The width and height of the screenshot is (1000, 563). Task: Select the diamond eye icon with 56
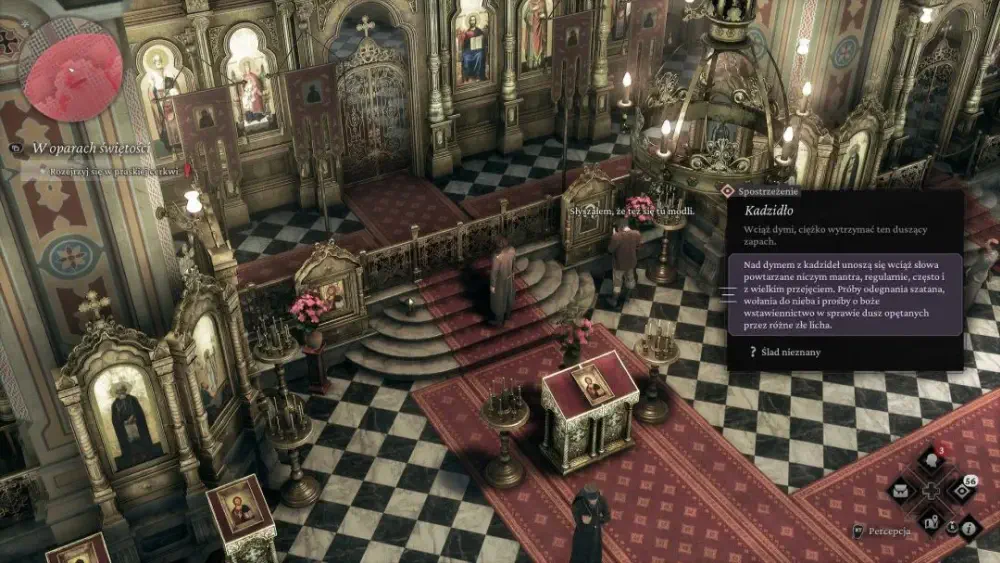(x=959, y=490)
